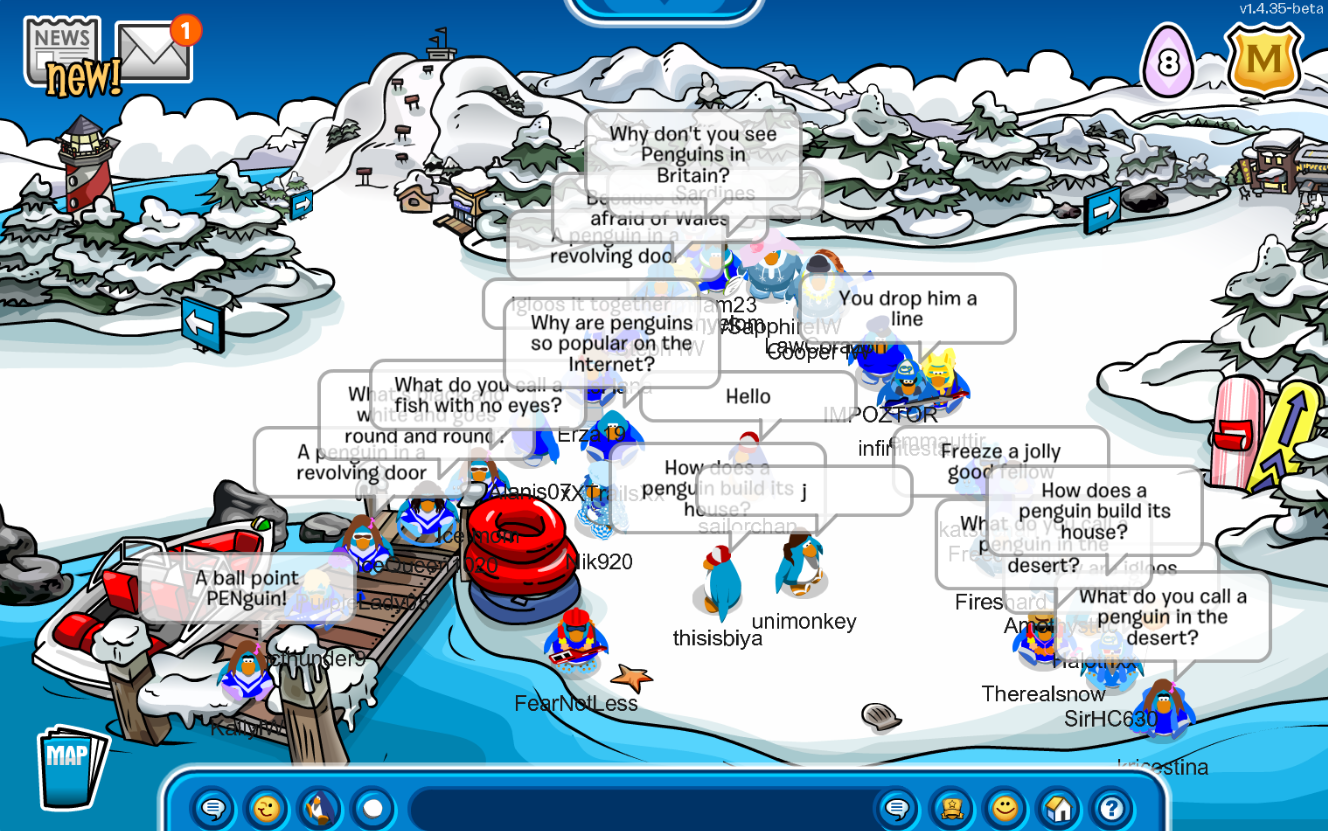
Task: Click the chat message input bar
Action: coord(640,807)
